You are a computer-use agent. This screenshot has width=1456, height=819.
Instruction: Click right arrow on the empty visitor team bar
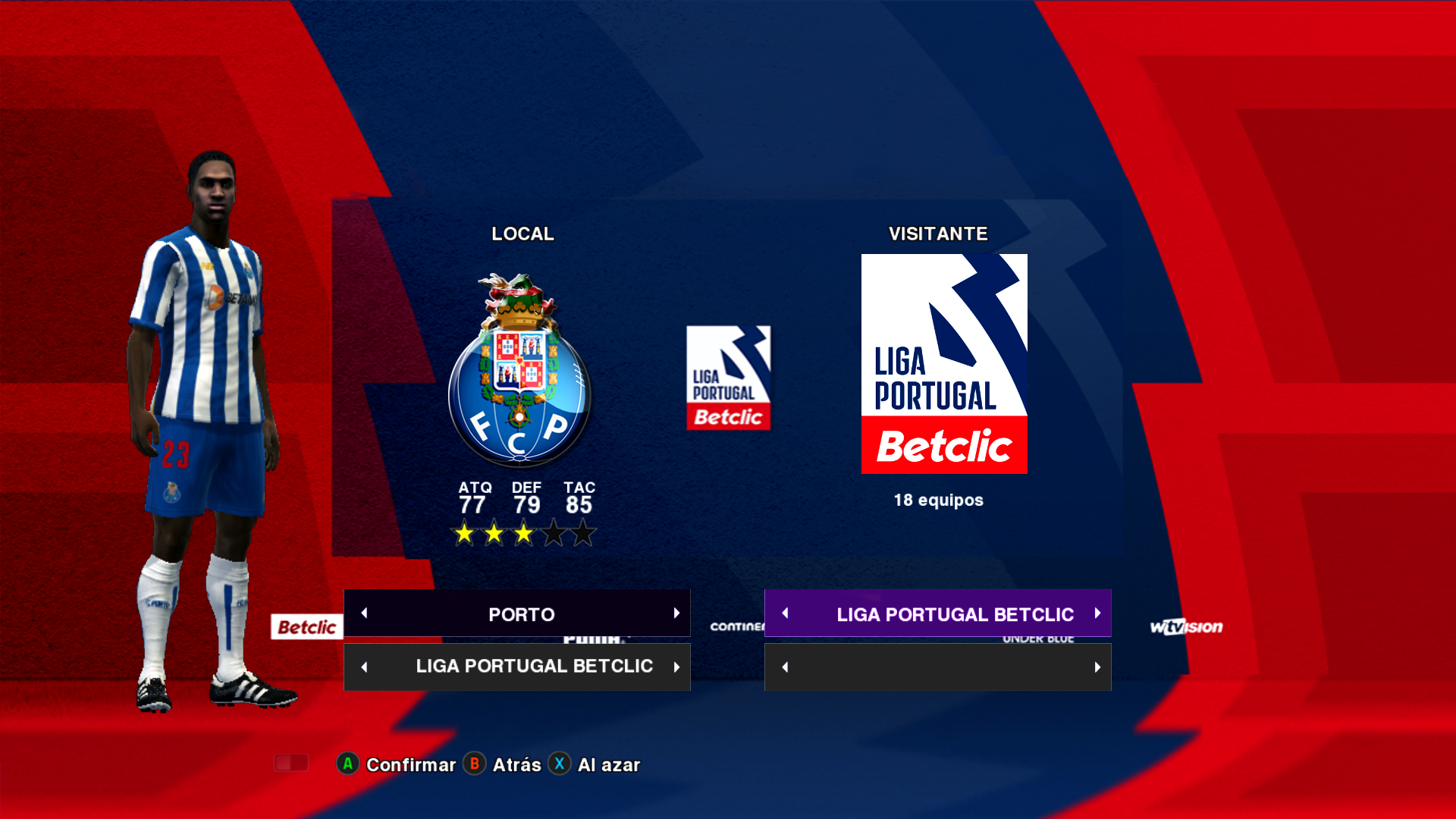point(1097,667)
